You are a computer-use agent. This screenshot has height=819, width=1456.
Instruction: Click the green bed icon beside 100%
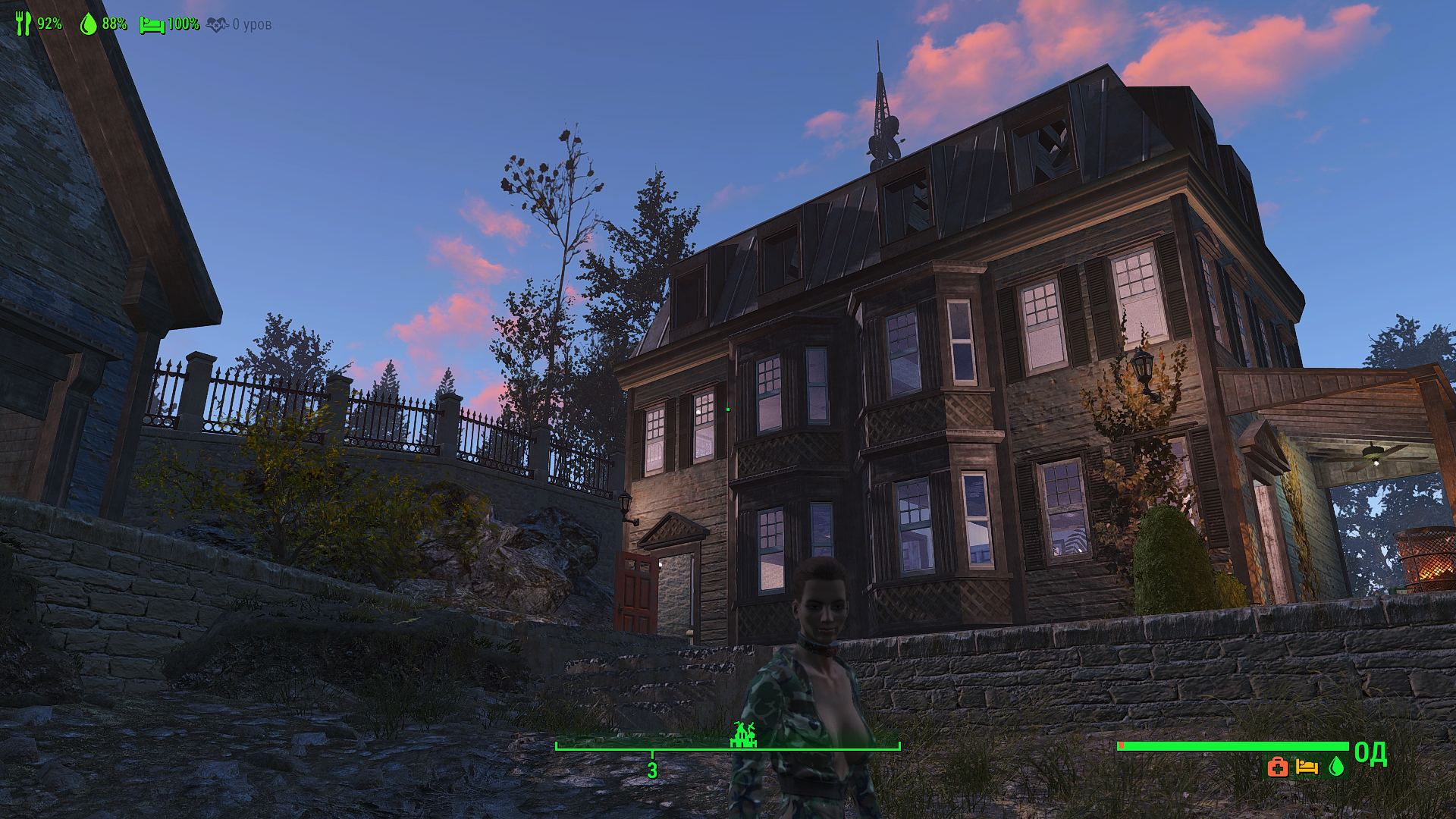click(x=152, y=25)
